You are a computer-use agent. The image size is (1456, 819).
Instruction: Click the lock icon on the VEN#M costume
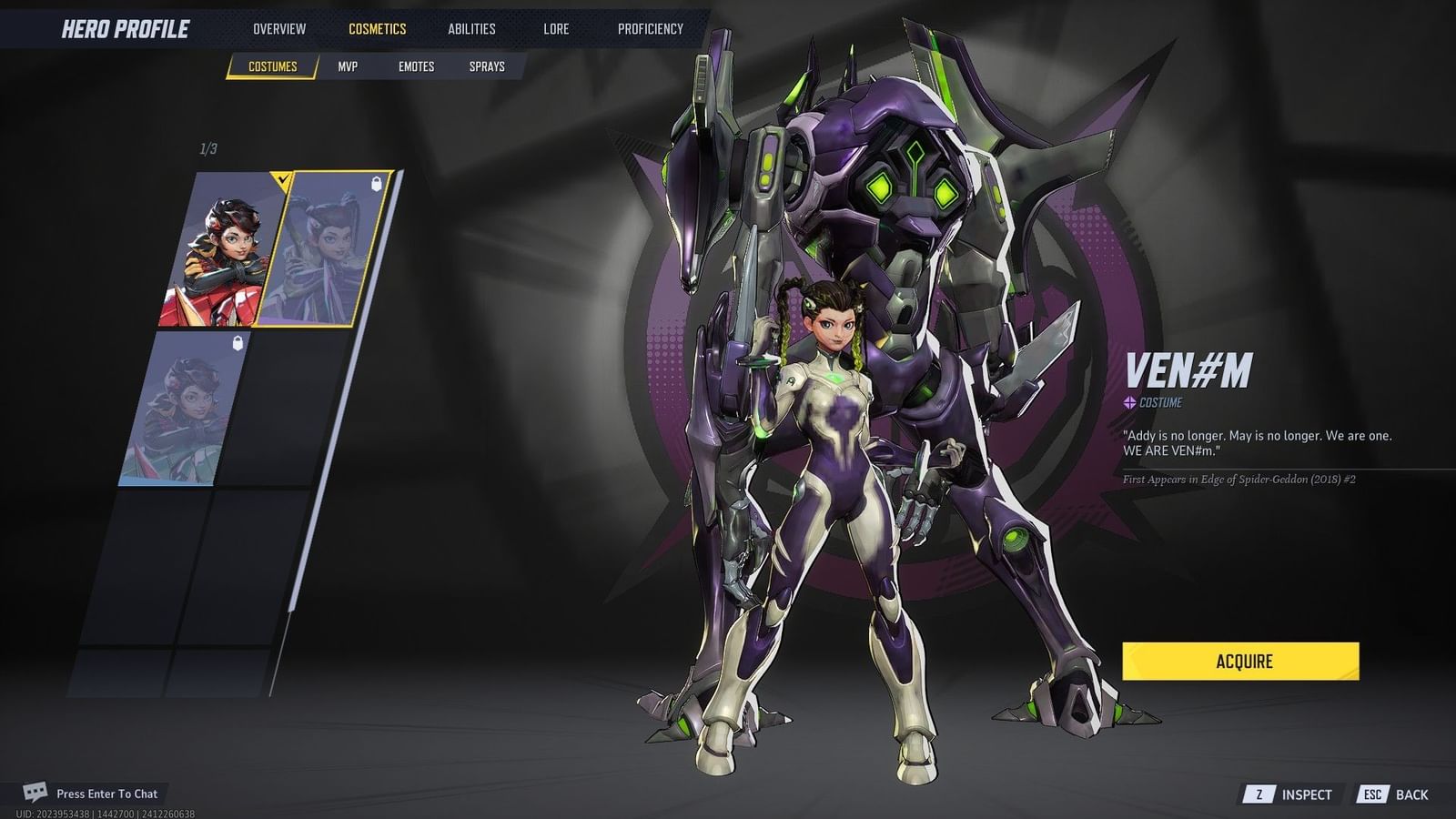[375, 185]
